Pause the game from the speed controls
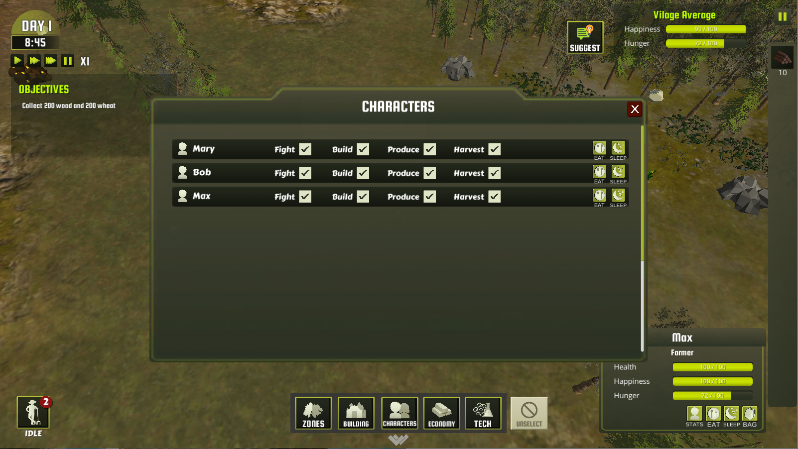798x449 pixels. (x=67, y=61)
